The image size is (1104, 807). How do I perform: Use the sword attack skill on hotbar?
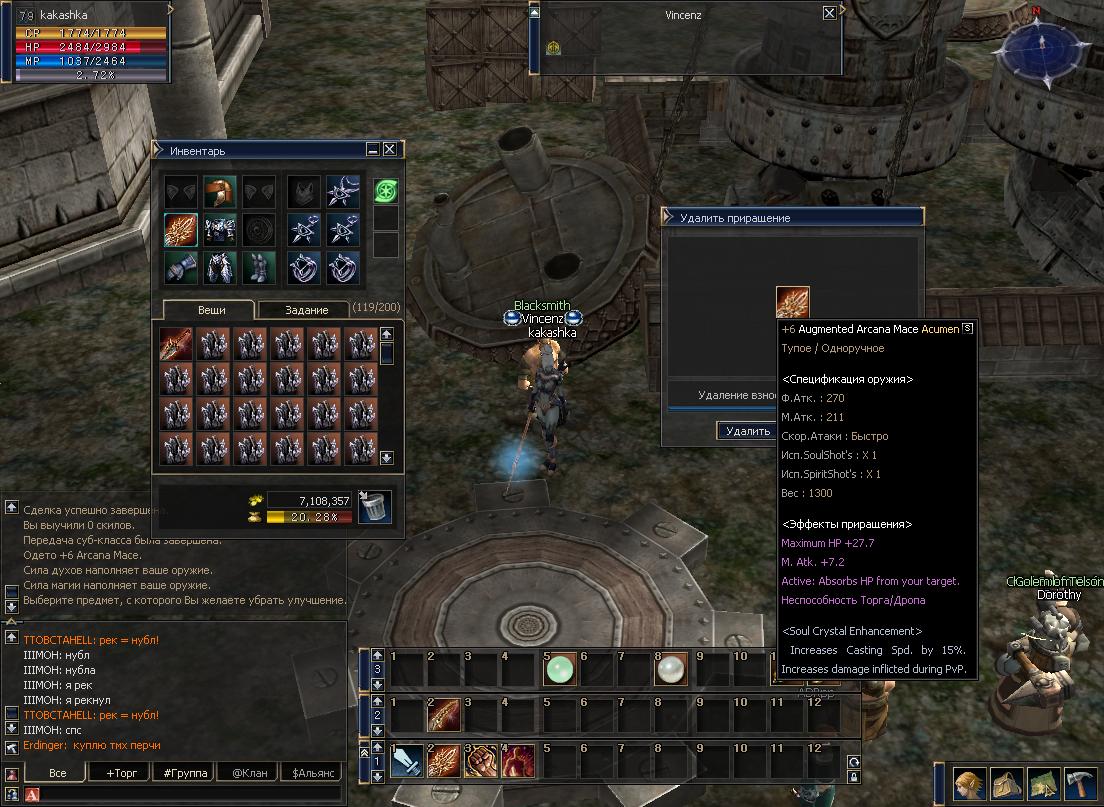[406, 762]
